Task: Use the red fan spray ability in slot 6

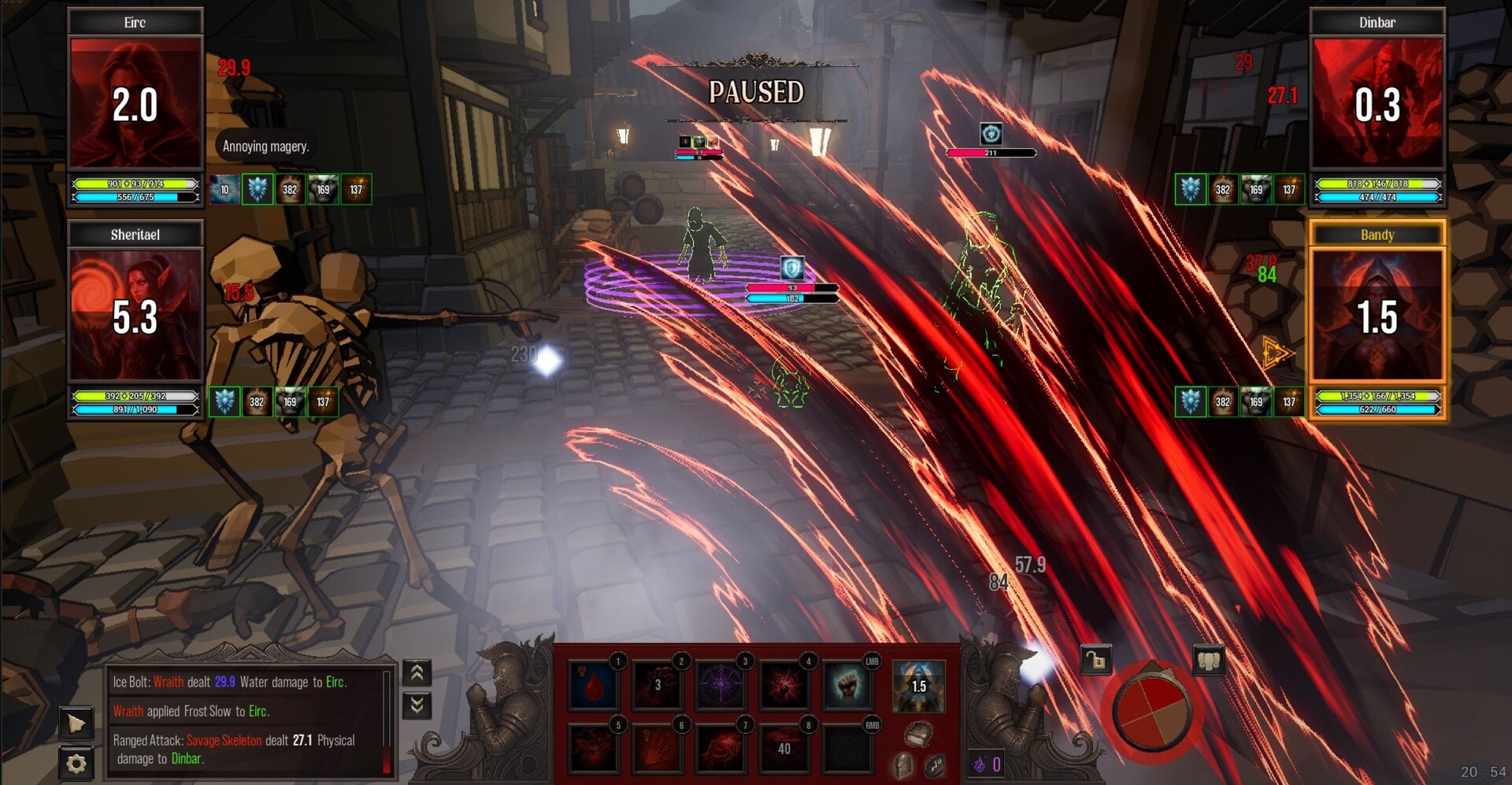Action: pos(658,749)
